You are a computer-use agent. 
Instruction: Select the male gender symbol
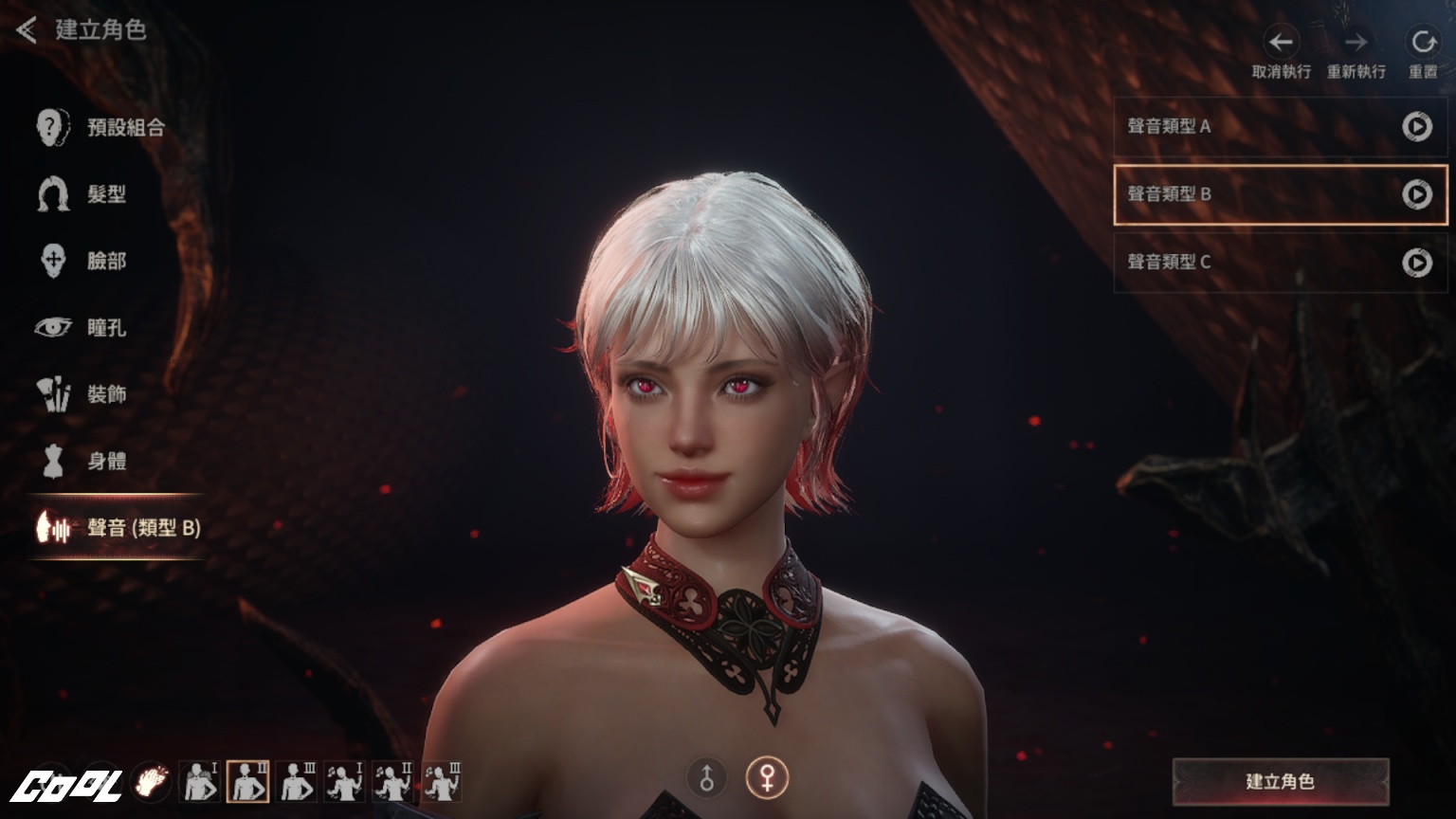(706, 778)
